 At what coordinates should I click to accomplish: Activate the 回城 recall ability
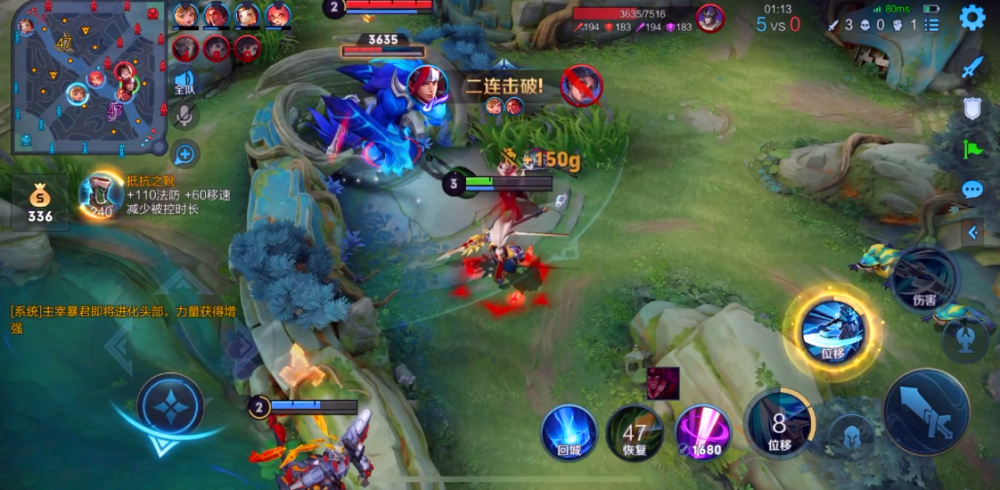pyautogui.click(x=569, y=432)
